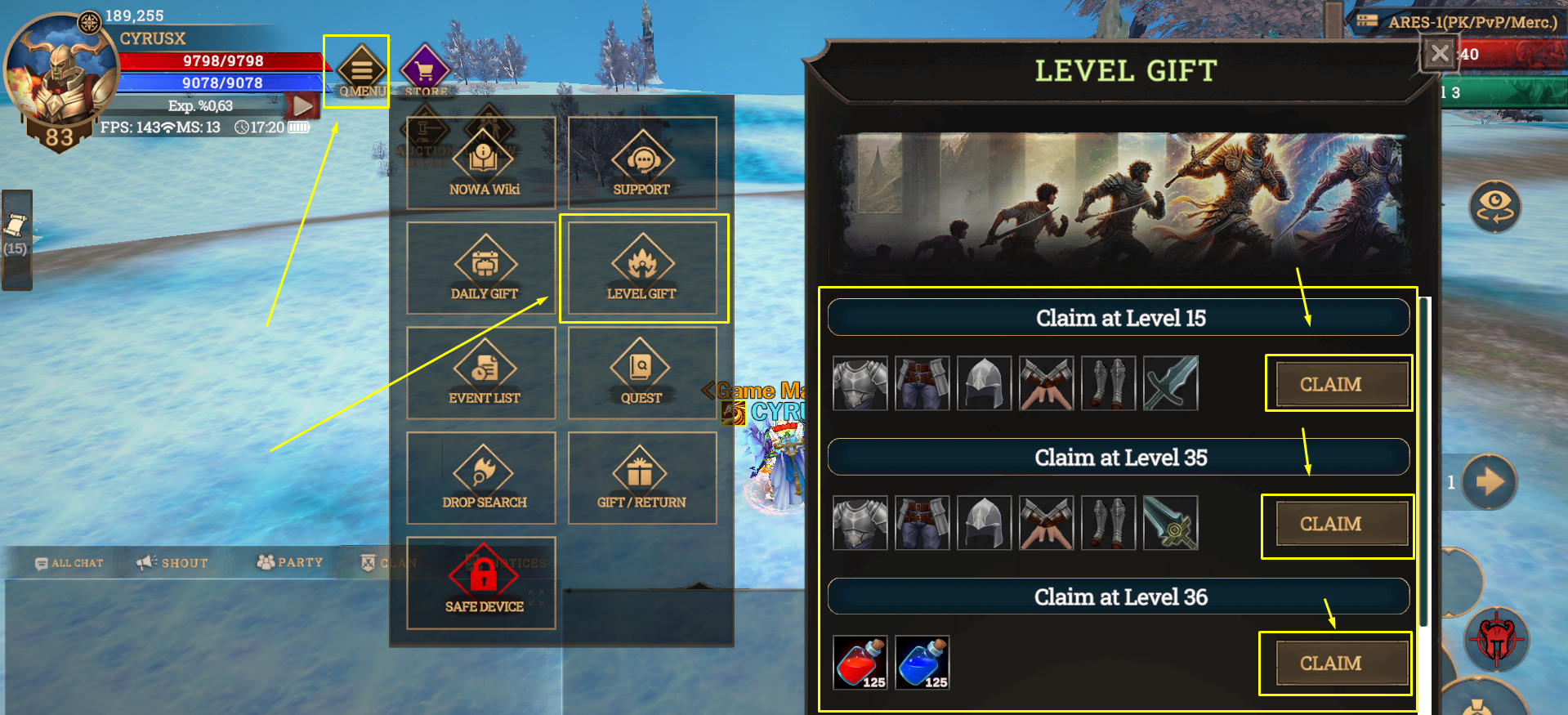Image resolution: width=1568 pixels, height=715 pixels.
Task: Open the QUEST menu tile
Action: [x=642, y=373]
